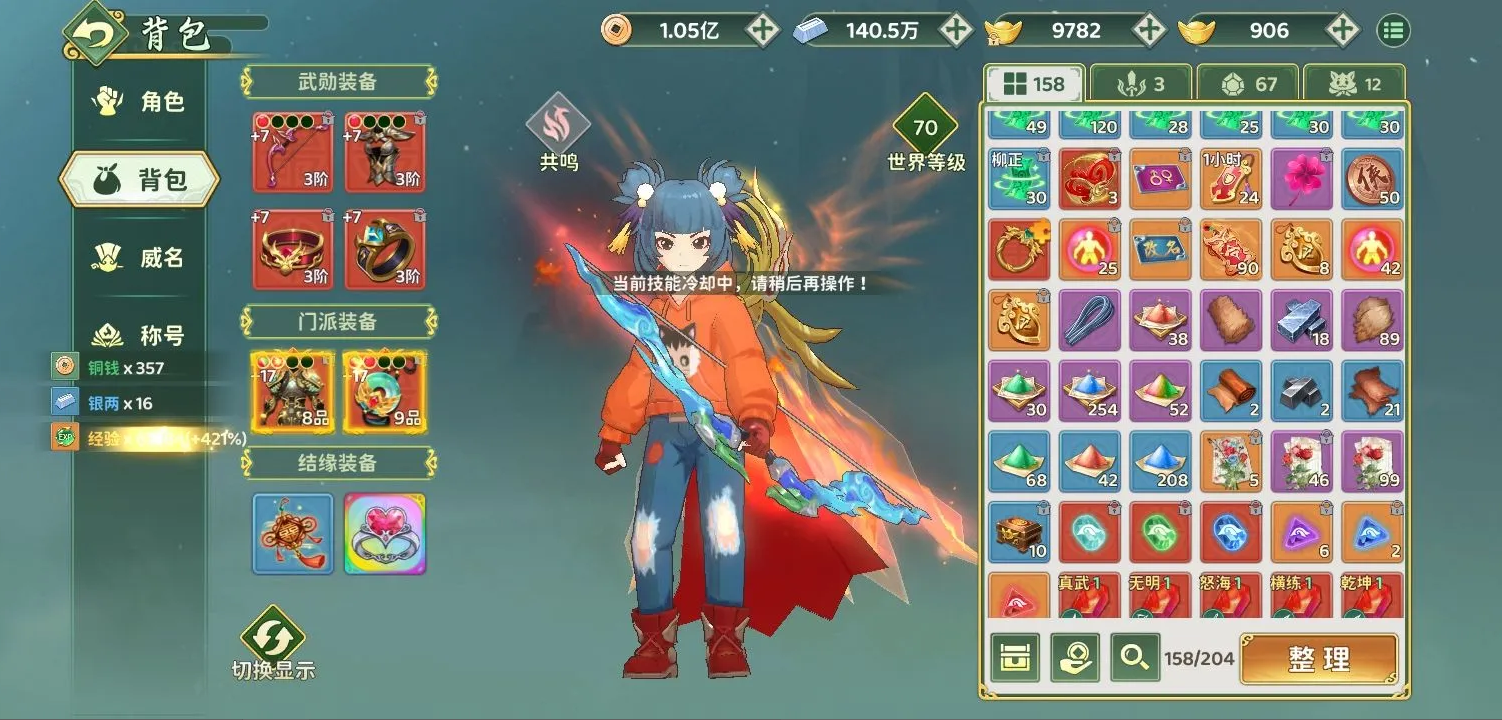Switch to the pet tab showing 12
Image resolution: width=1502 pixels, height=720 pixels.
click(1354, 84)
